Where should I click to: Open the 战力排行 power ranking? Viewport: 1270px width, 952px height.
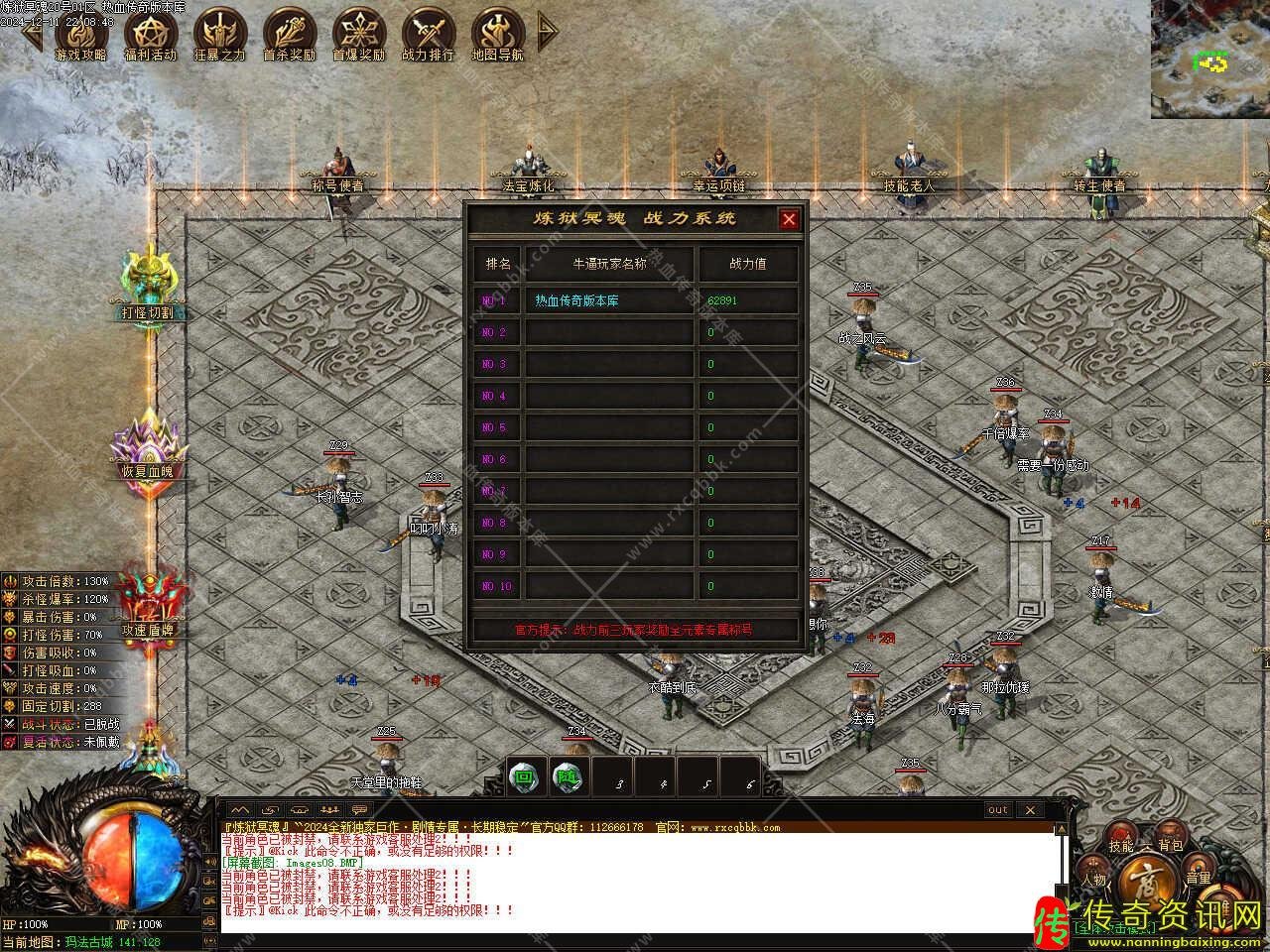(428, 35)
